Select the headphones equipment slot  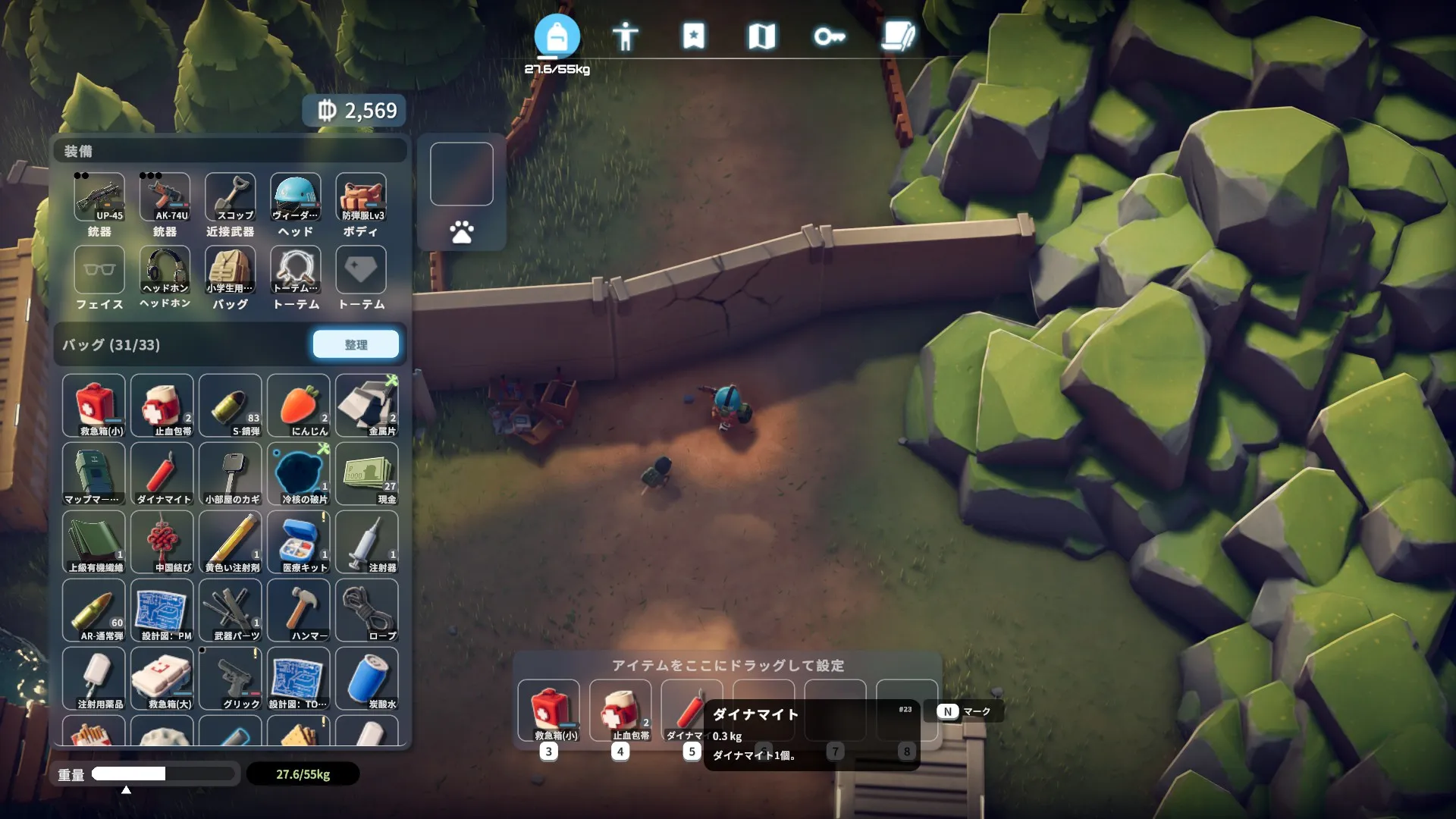[x=165, y=270]
